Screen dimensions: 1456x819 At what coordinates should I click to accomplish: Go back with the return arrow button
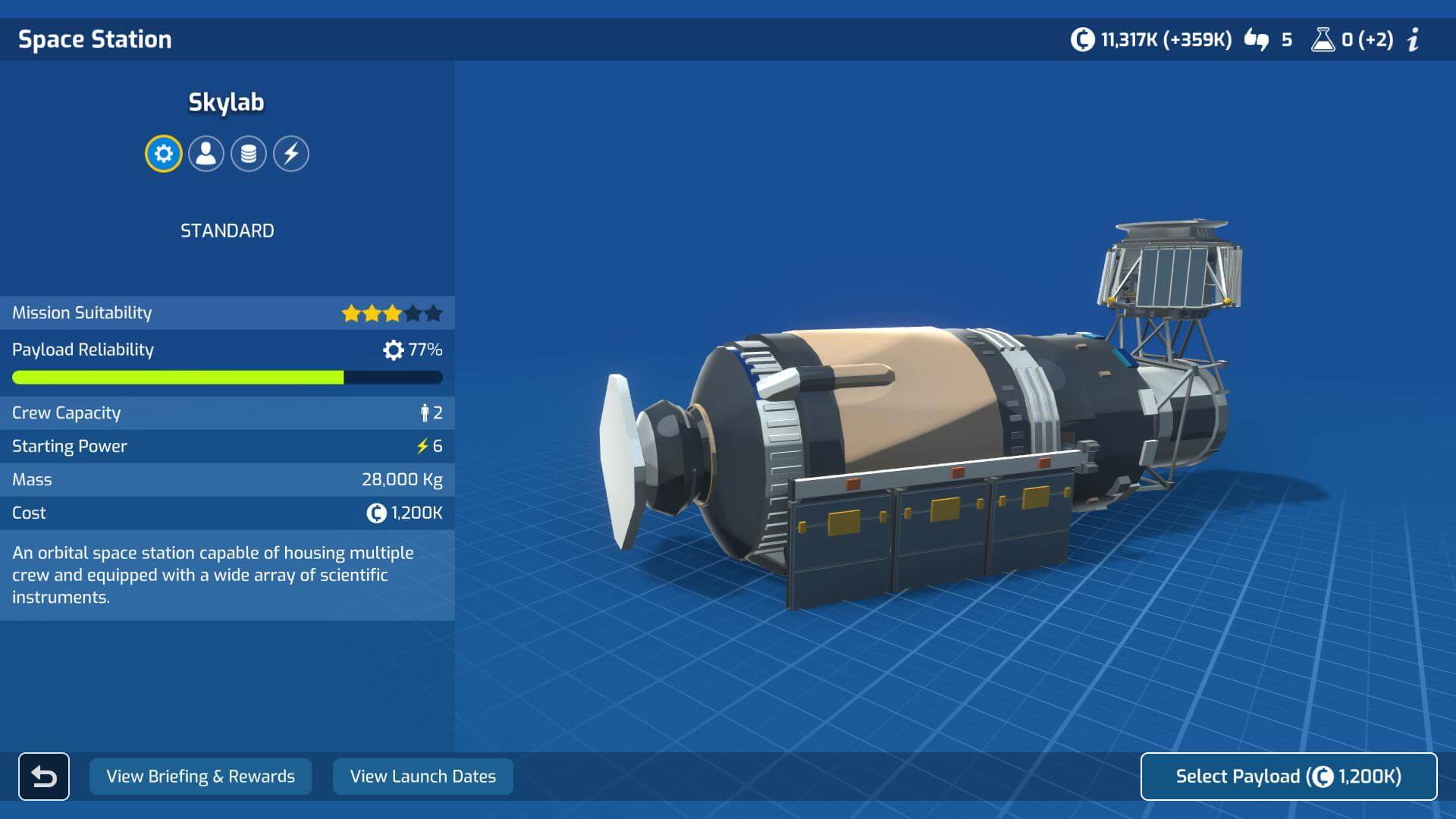[44, 777]
